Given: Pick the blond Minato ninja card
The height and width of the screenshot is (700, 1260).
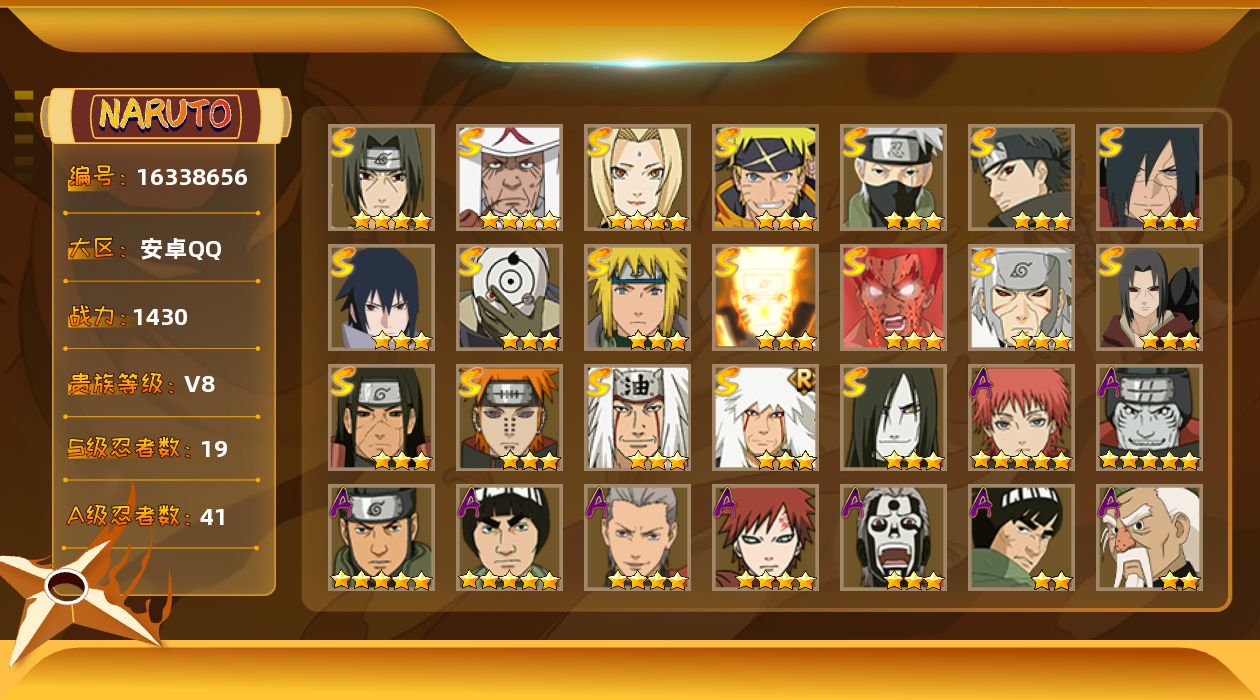Looking at the screenshot, I should click(637, 298).
